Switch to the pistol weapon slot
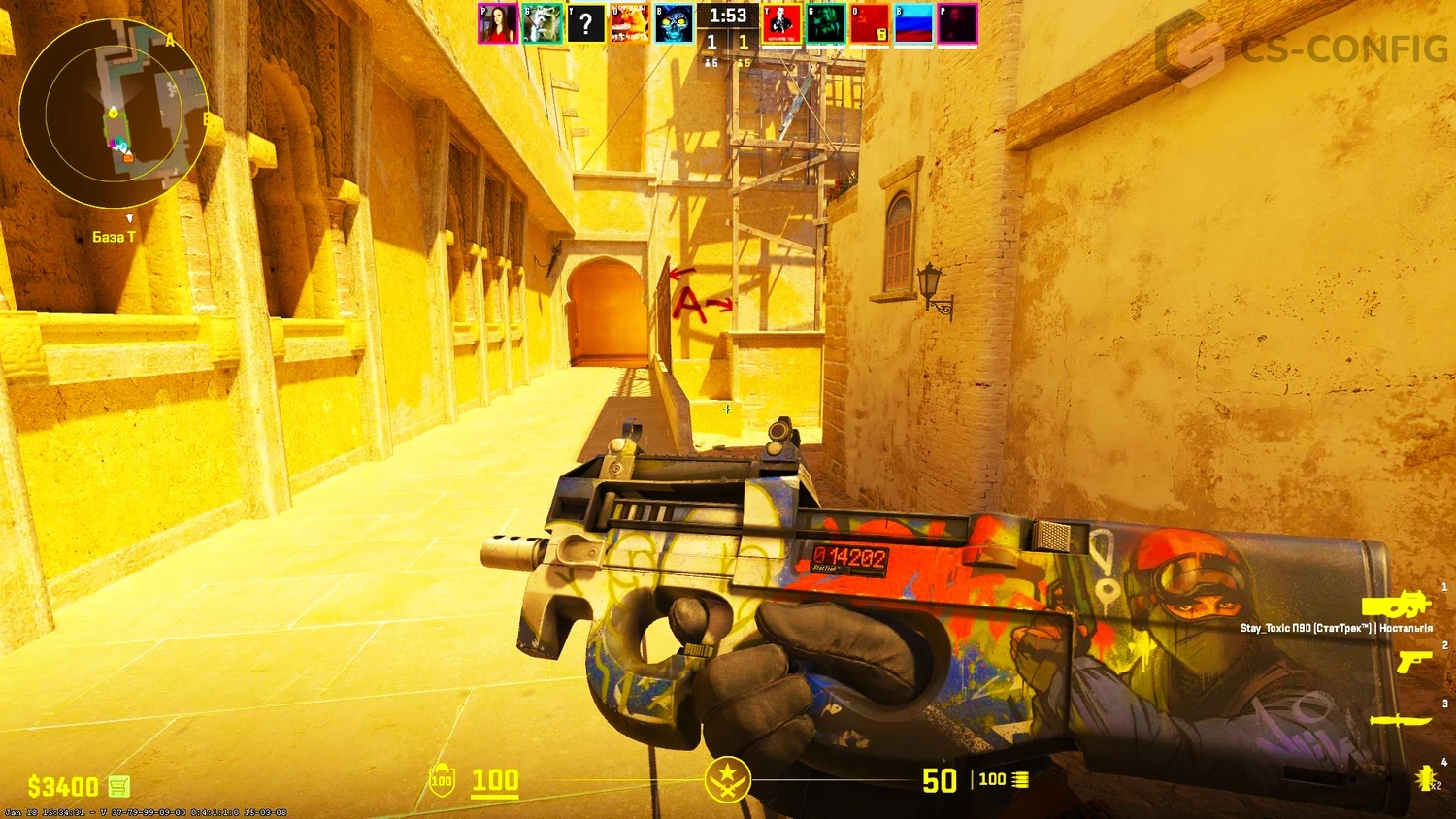Viewport: 1456px width, 819px height. (x=1413, y=661)
